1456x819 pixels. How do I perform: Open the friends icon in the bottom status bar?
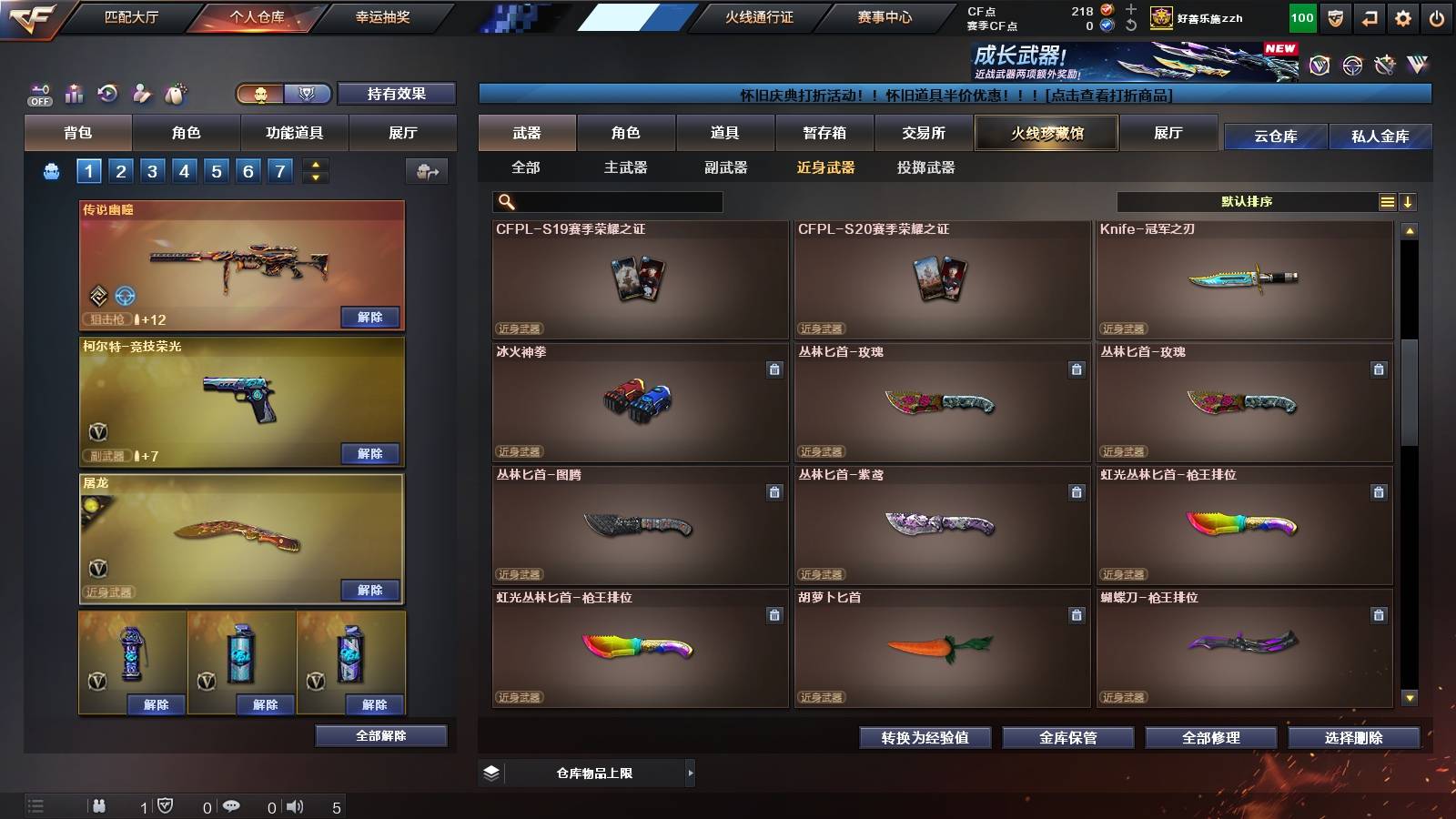point(99,806)
